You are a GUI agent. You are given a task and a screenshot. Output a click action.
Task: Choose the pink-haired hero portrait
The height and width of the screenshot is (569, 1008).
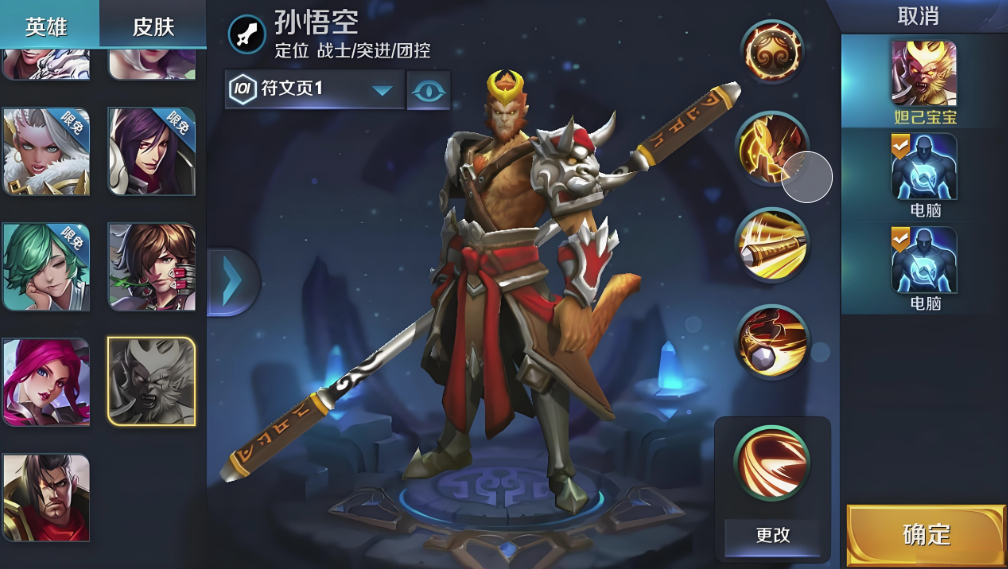(46, 382)
